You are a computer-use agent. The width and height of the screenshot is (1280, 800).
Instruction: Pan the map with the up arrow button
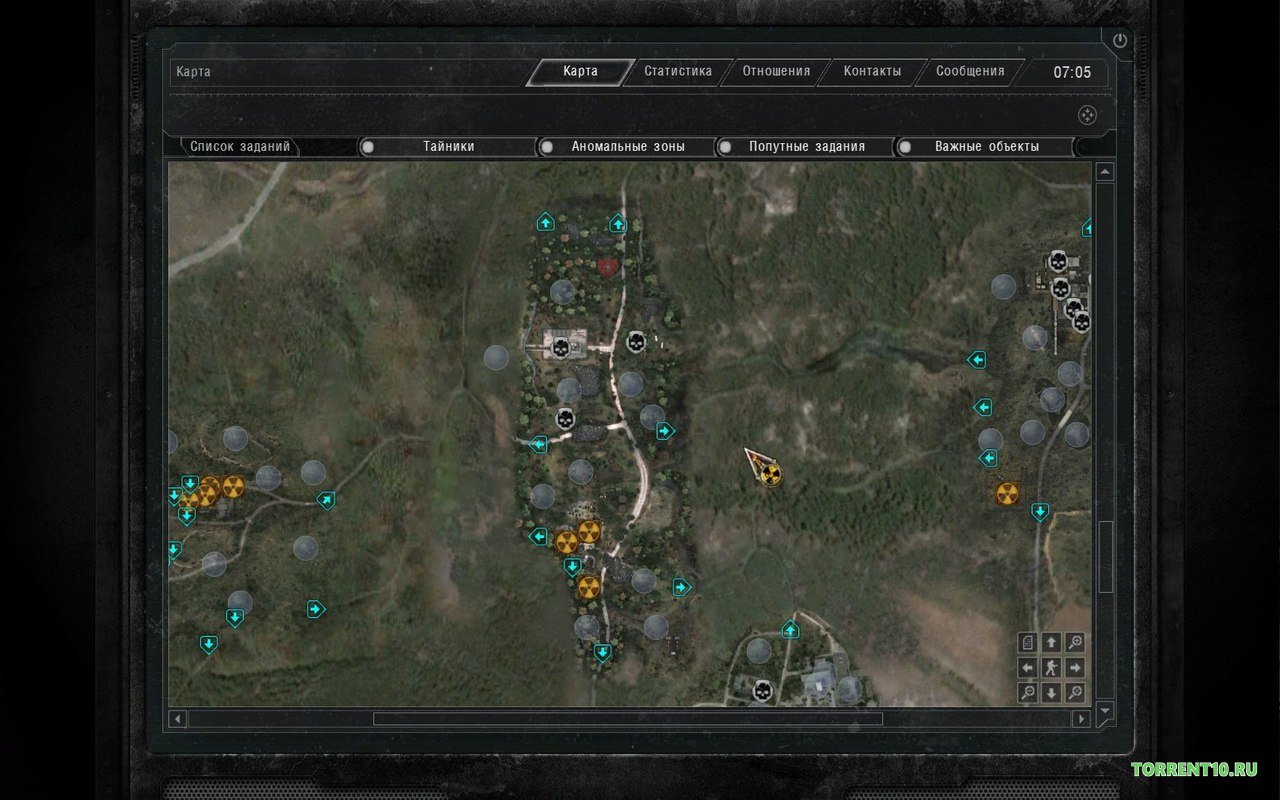point(1051,643)
